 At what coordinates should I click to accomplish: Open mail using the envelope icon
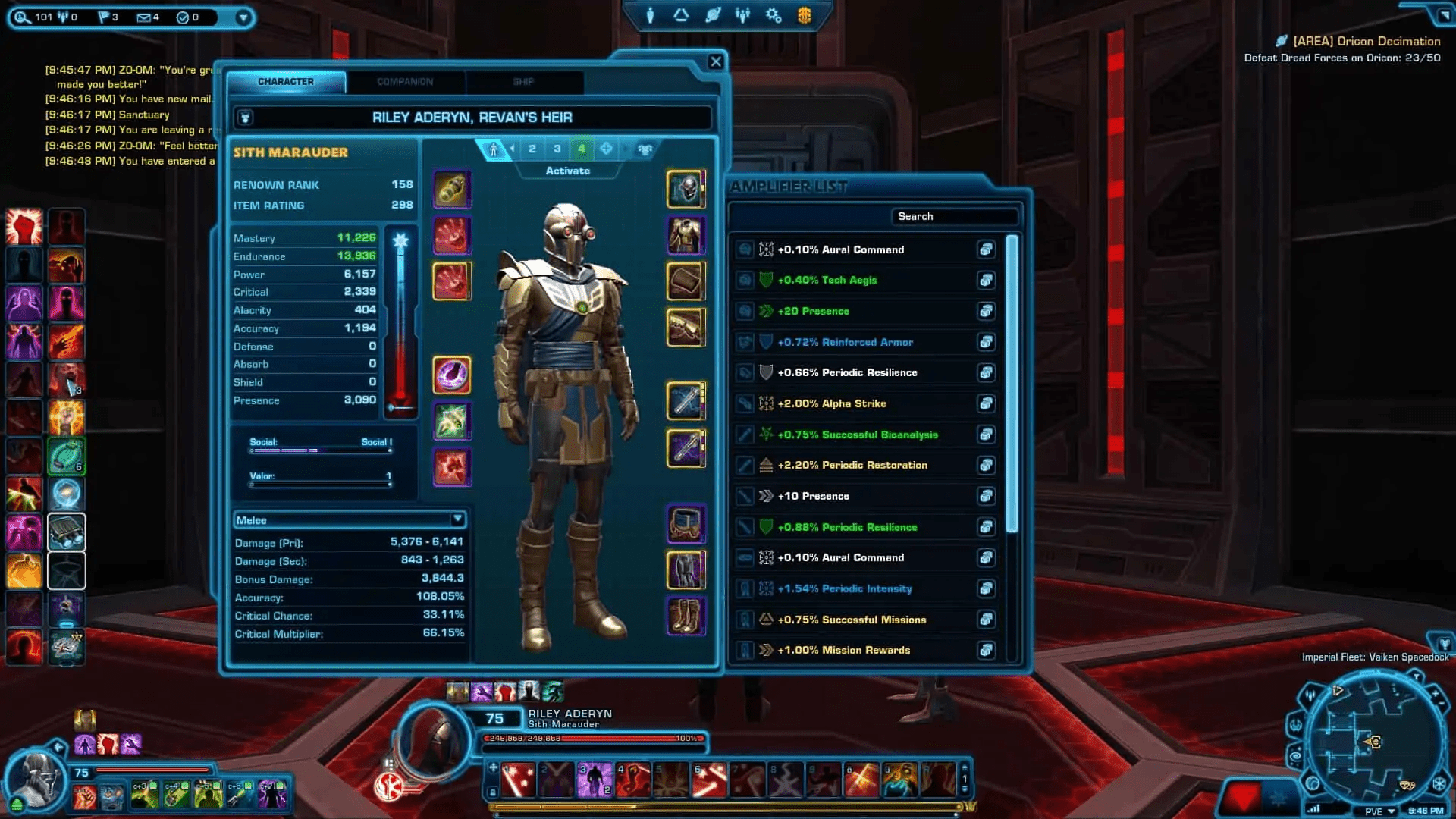click(x=144, y=17)
